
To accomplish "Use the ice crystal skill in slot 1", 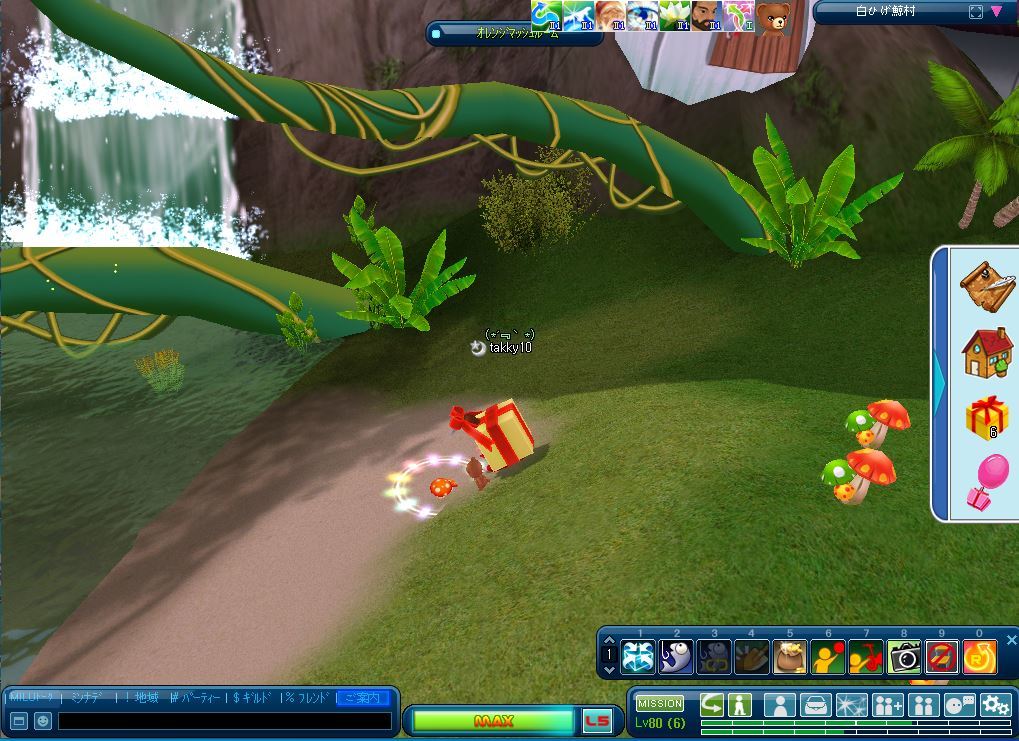I will point(638,657).
